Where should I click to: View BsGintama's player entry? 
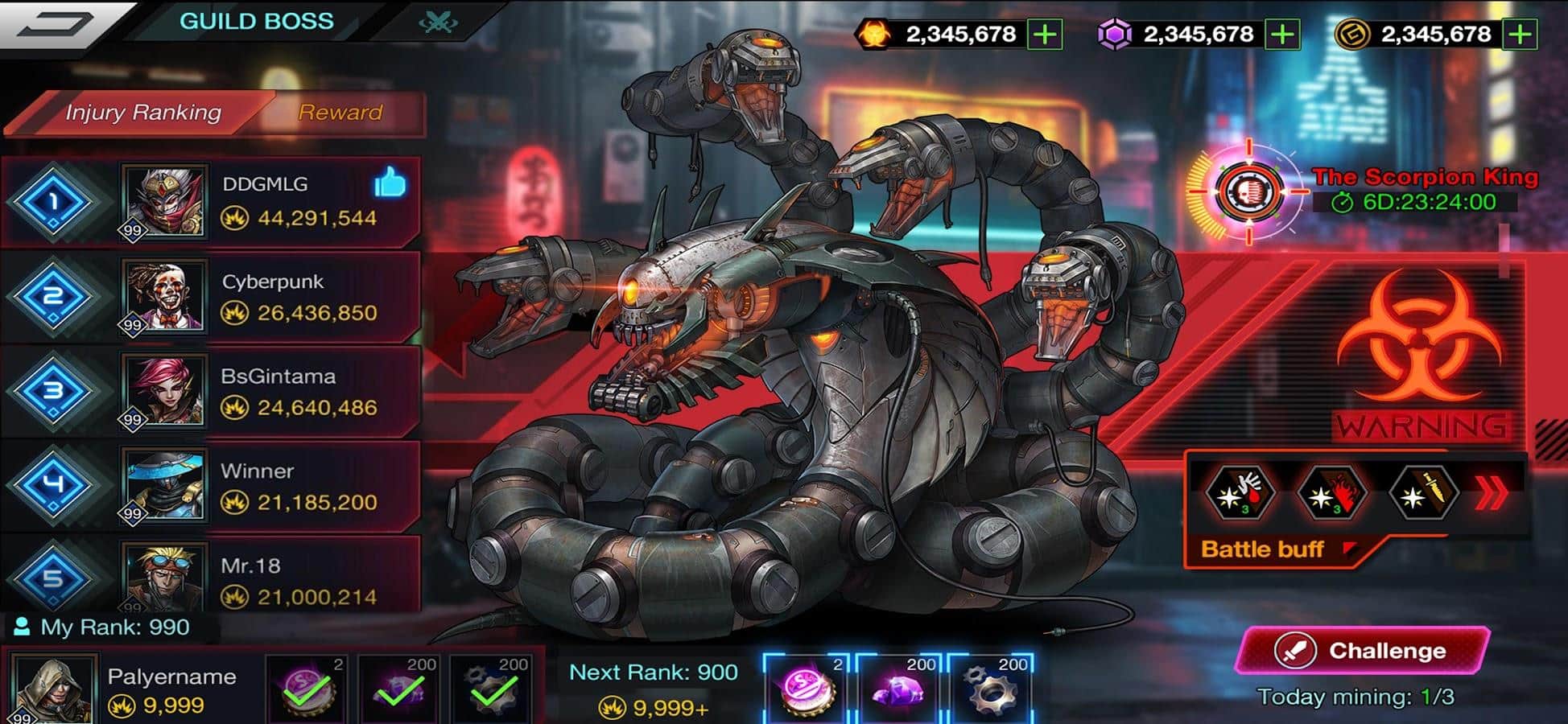pyautogui.click(x=274, y=392)
